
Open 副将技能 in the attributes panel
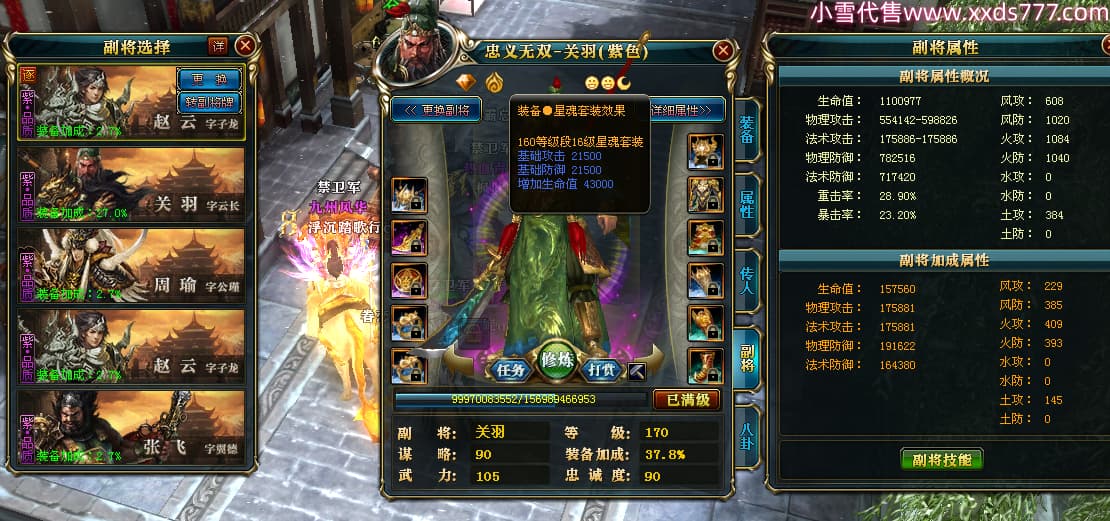click(941, 459)
